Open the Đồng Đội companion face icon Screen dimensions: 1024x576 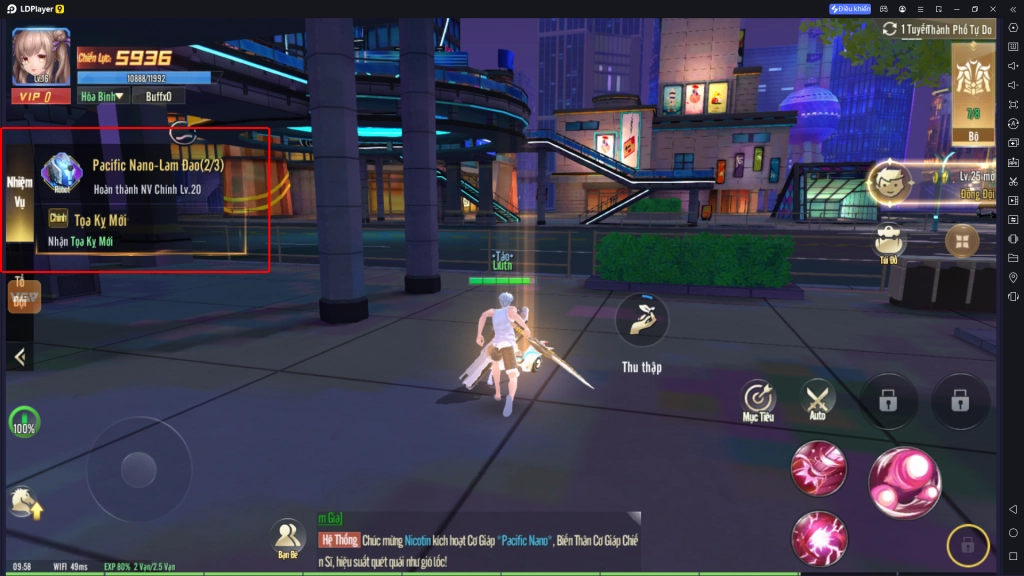pyautogui.click(x=888, y=182)
